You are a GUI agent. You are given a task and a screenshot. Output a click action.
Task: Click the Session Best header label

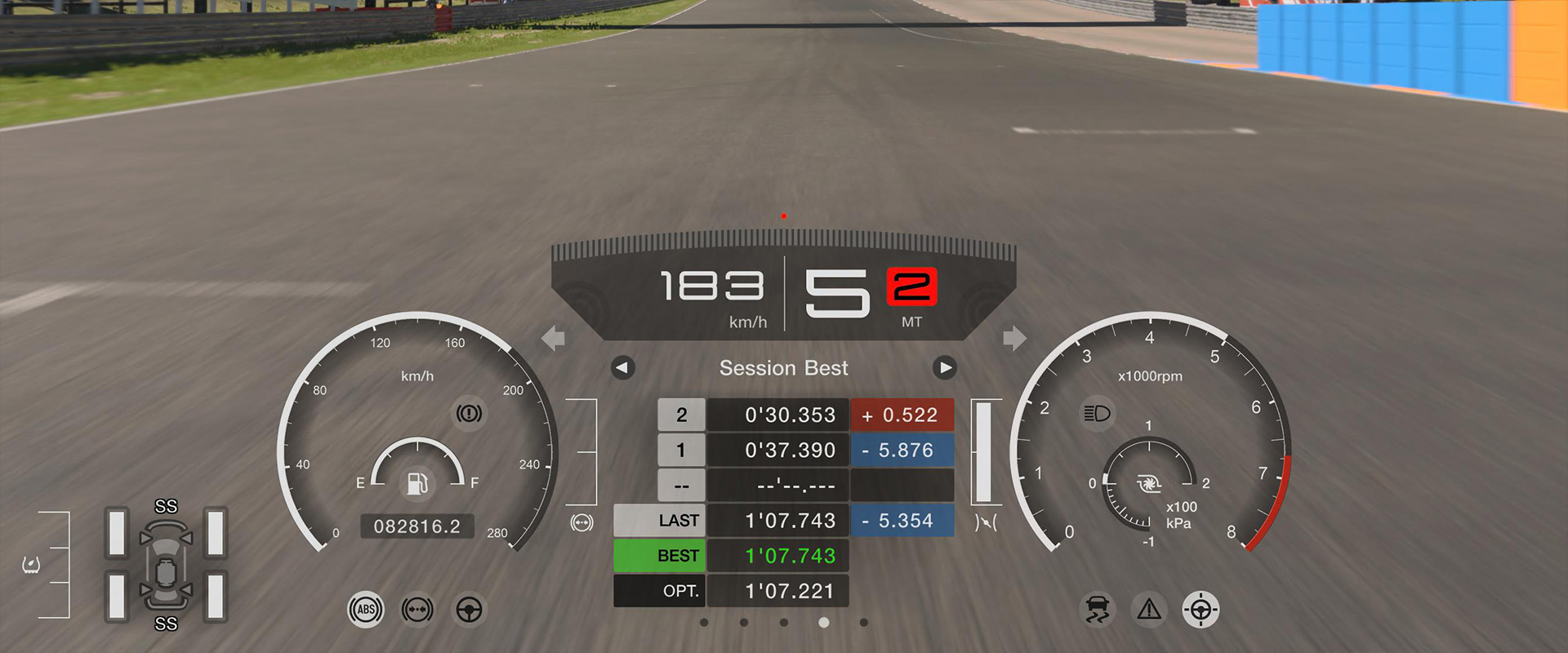coord(783,368)
